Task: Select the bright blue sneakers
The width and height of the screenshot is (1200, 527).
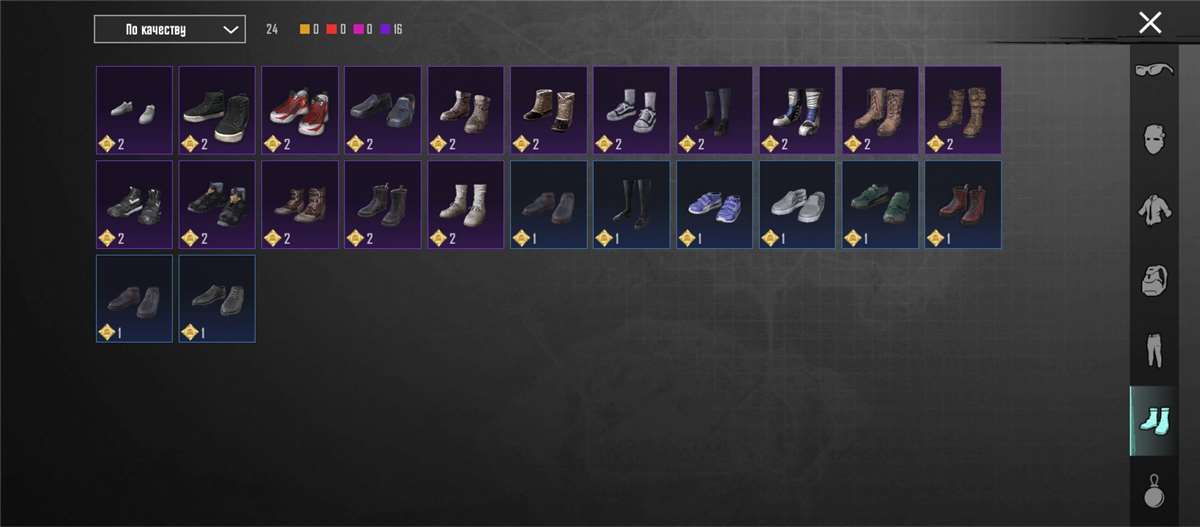Action: point(715,205)
